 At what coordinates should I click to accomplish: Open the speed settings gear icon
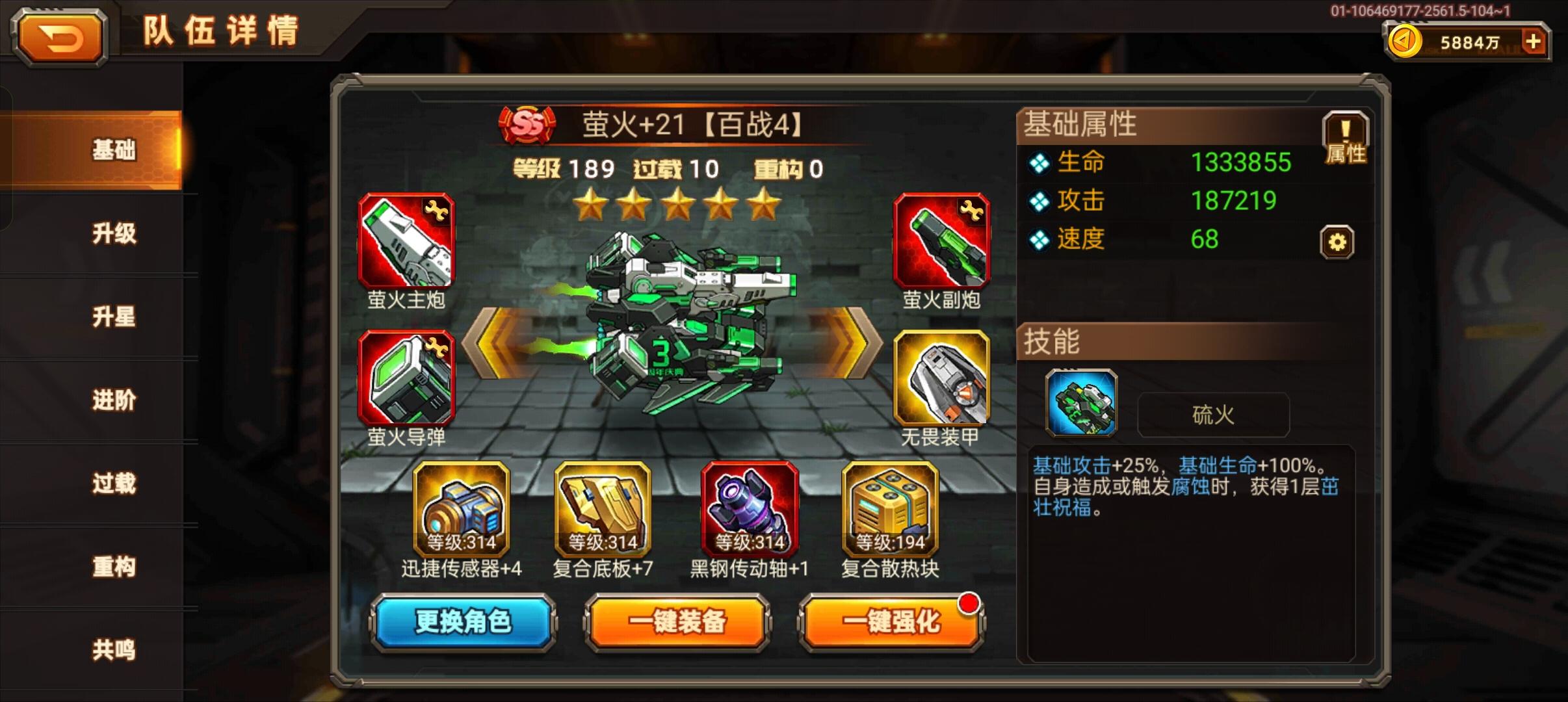1337,240
